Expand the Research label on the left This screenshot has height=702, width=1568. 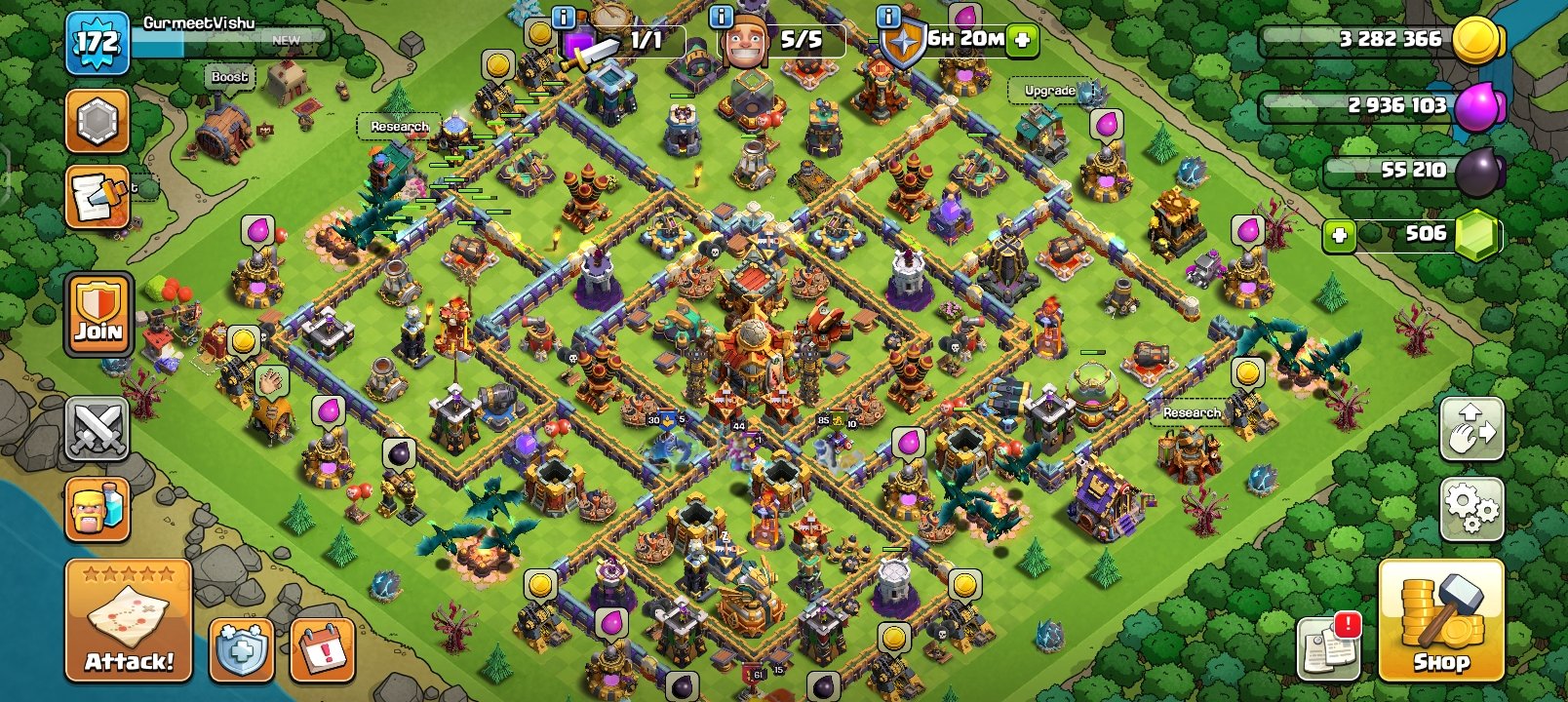(x=400, y=127)
